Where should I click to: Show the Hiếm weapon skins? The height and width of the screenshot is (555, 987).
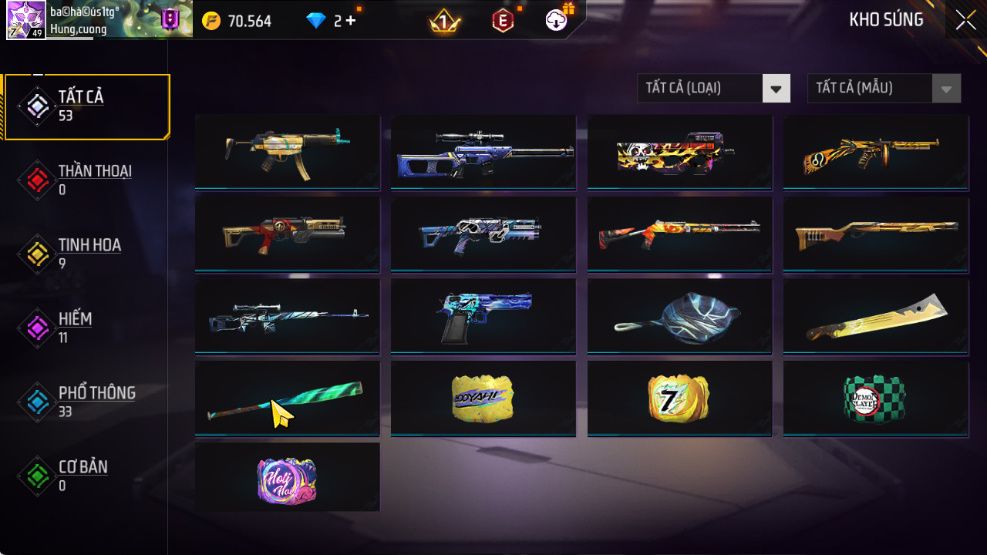click(85, 327)
